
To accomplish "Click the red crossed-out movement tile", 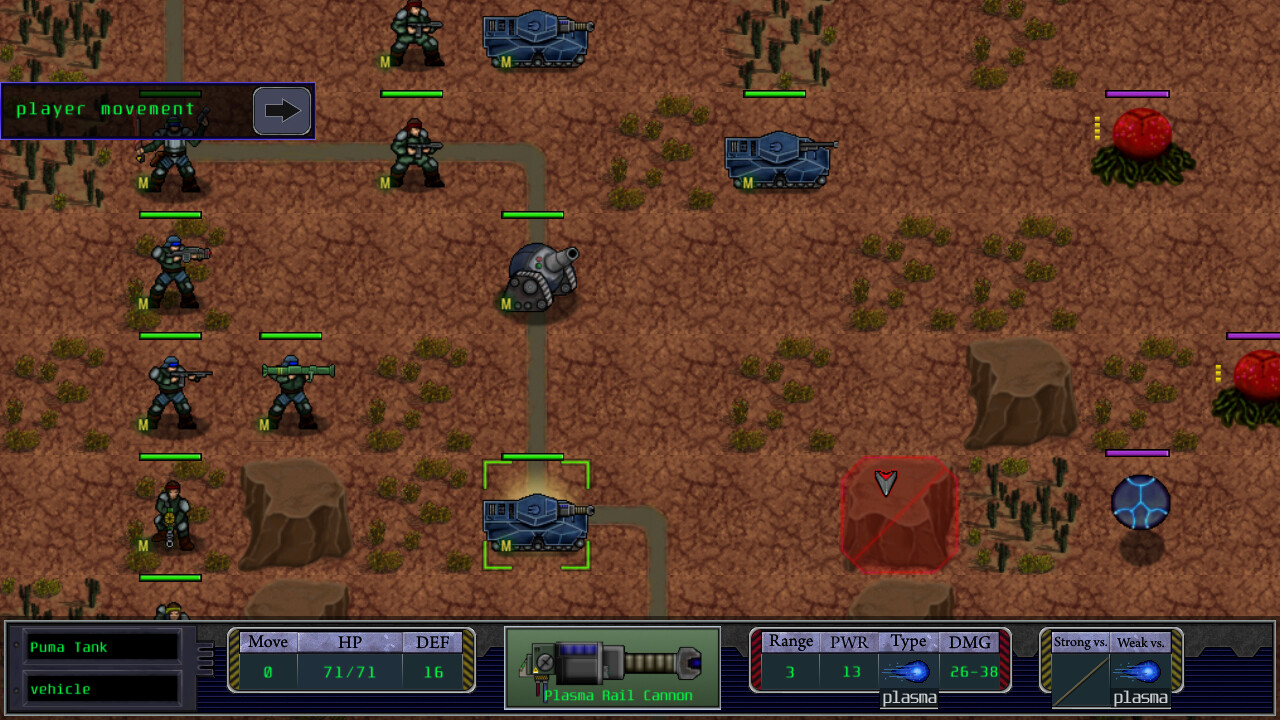I will point(898,515).
